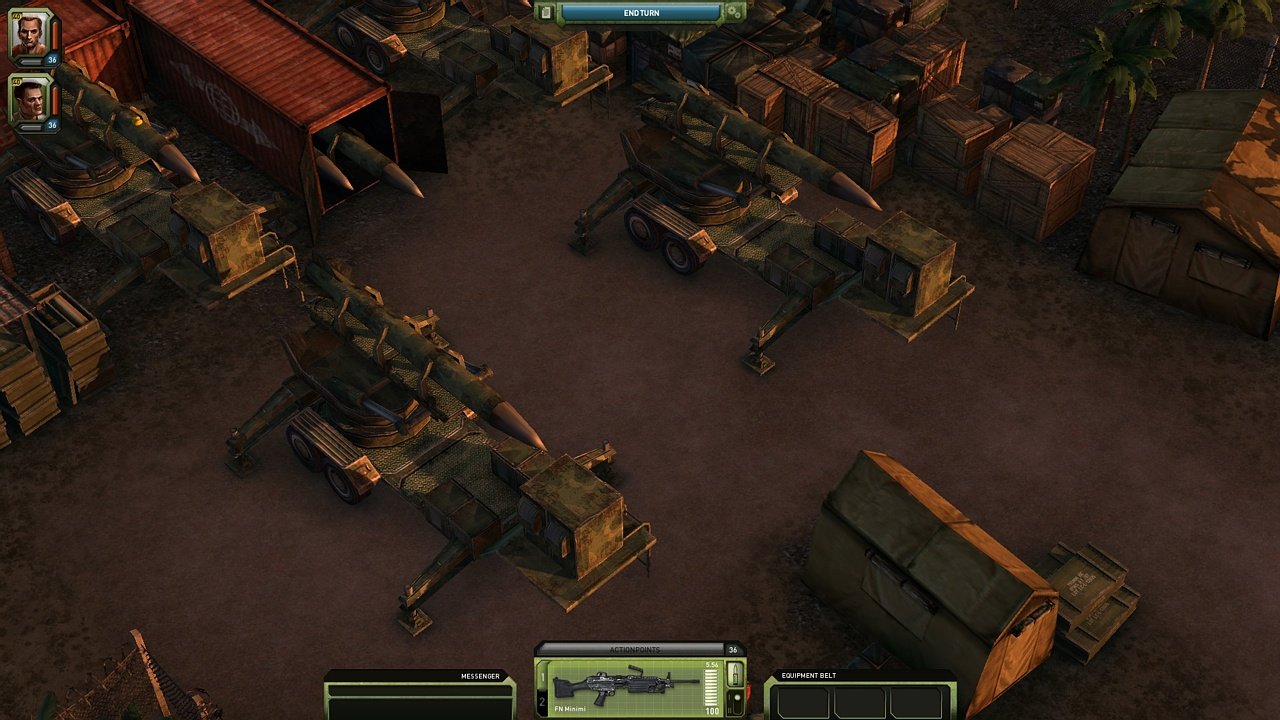Select the second mercenary portrait
This screenshot has height=720, width=1280.
(x=29, y=102)
